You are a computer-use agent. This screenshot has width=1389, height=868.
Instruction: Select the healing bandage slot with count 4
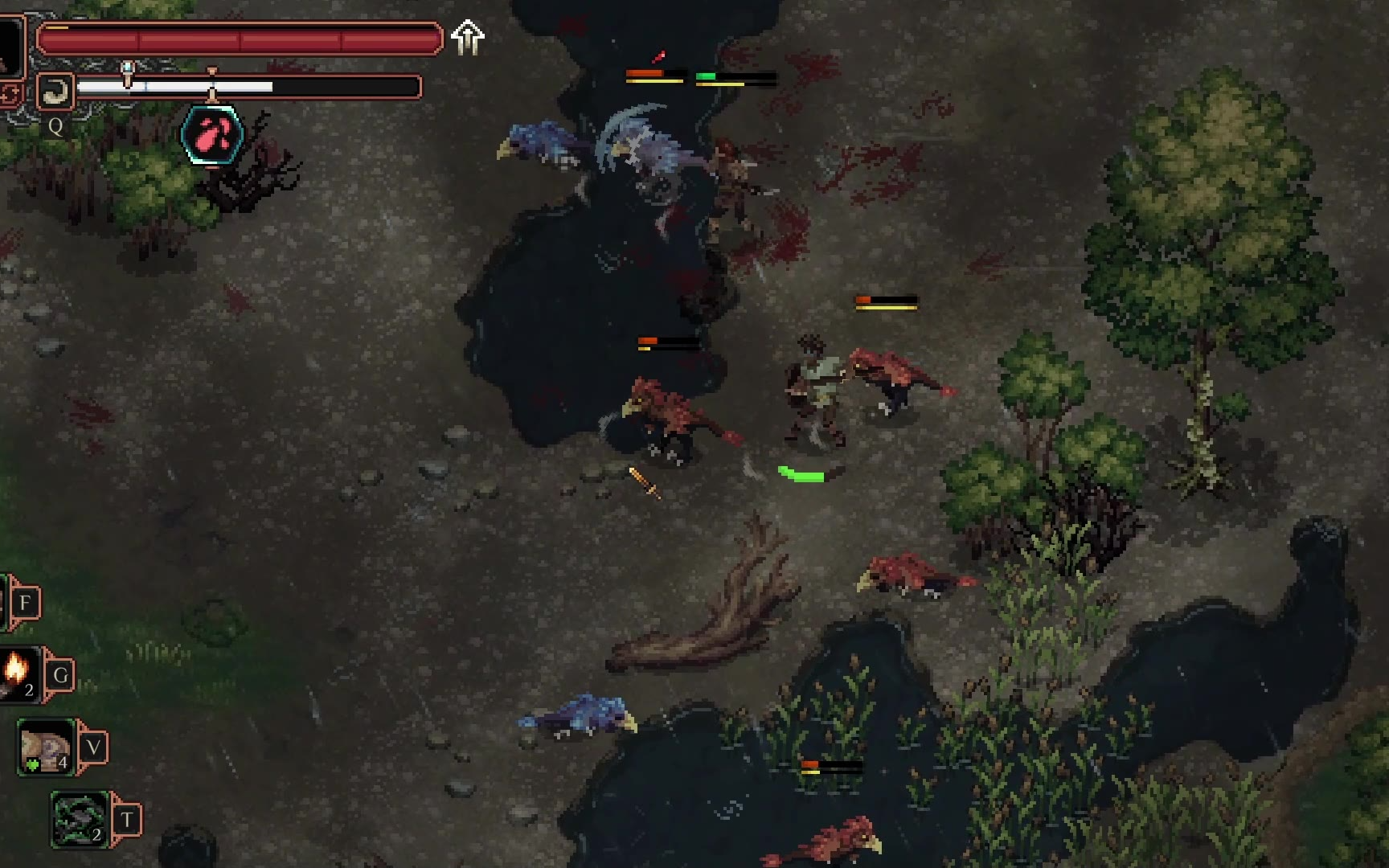pyautogui.click(x=46, y=747)
